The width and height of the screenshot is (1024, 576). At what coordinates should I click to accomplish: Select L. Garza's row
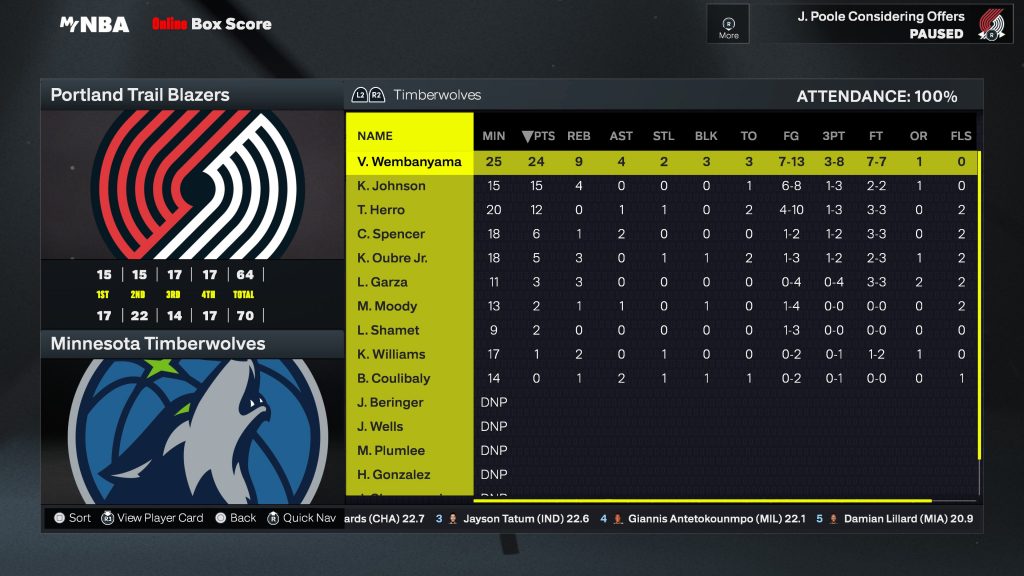coord(382,282)
